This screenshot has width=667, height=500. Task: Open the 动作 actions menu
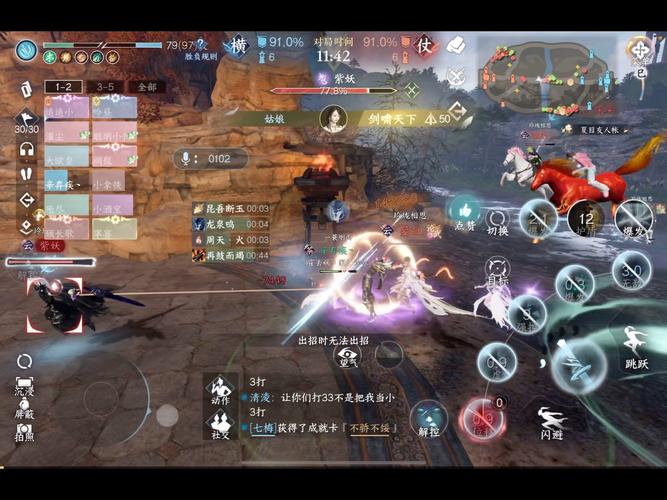click(x=219, y=389)
